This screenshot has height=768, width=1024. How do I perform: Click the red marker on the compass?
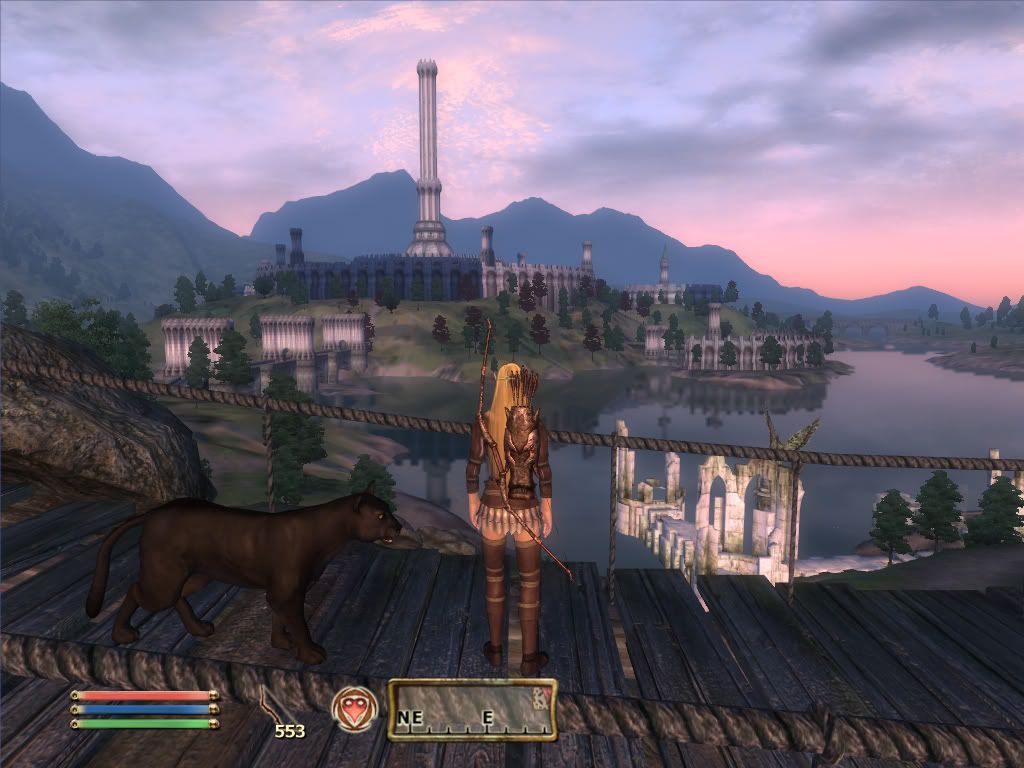point(543,695)
